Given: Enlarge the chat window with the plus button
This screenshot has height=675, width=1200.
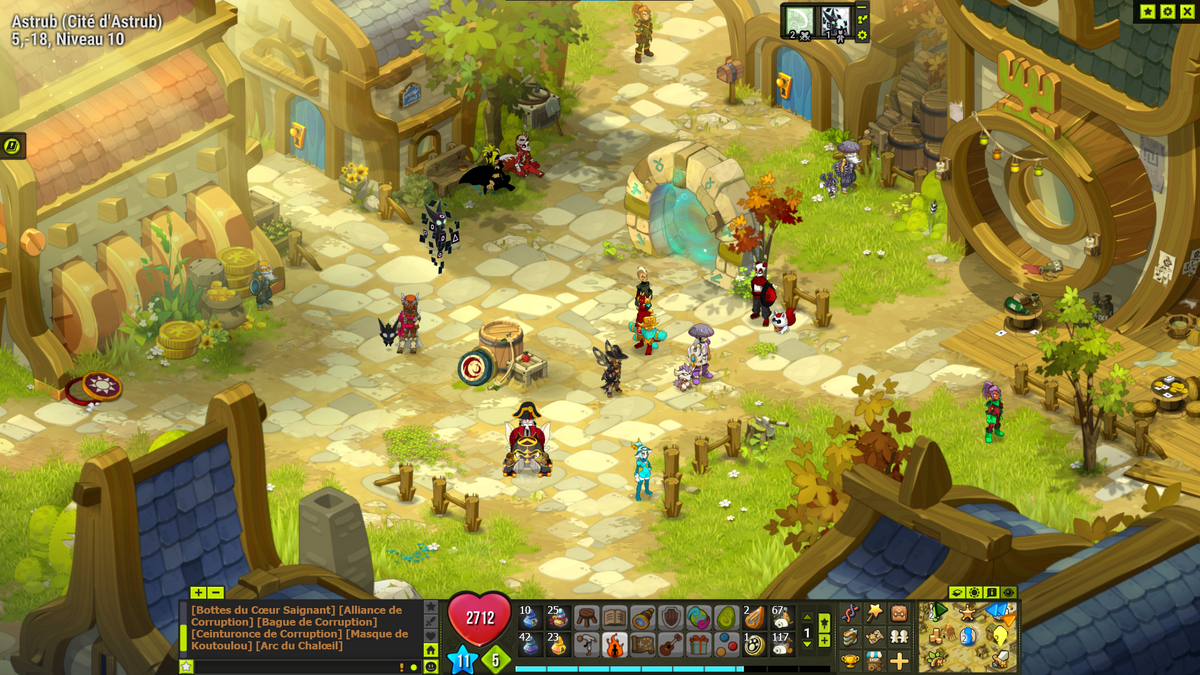Looking at the screenshot, I should pyautogui.click(x=198, y=592).
